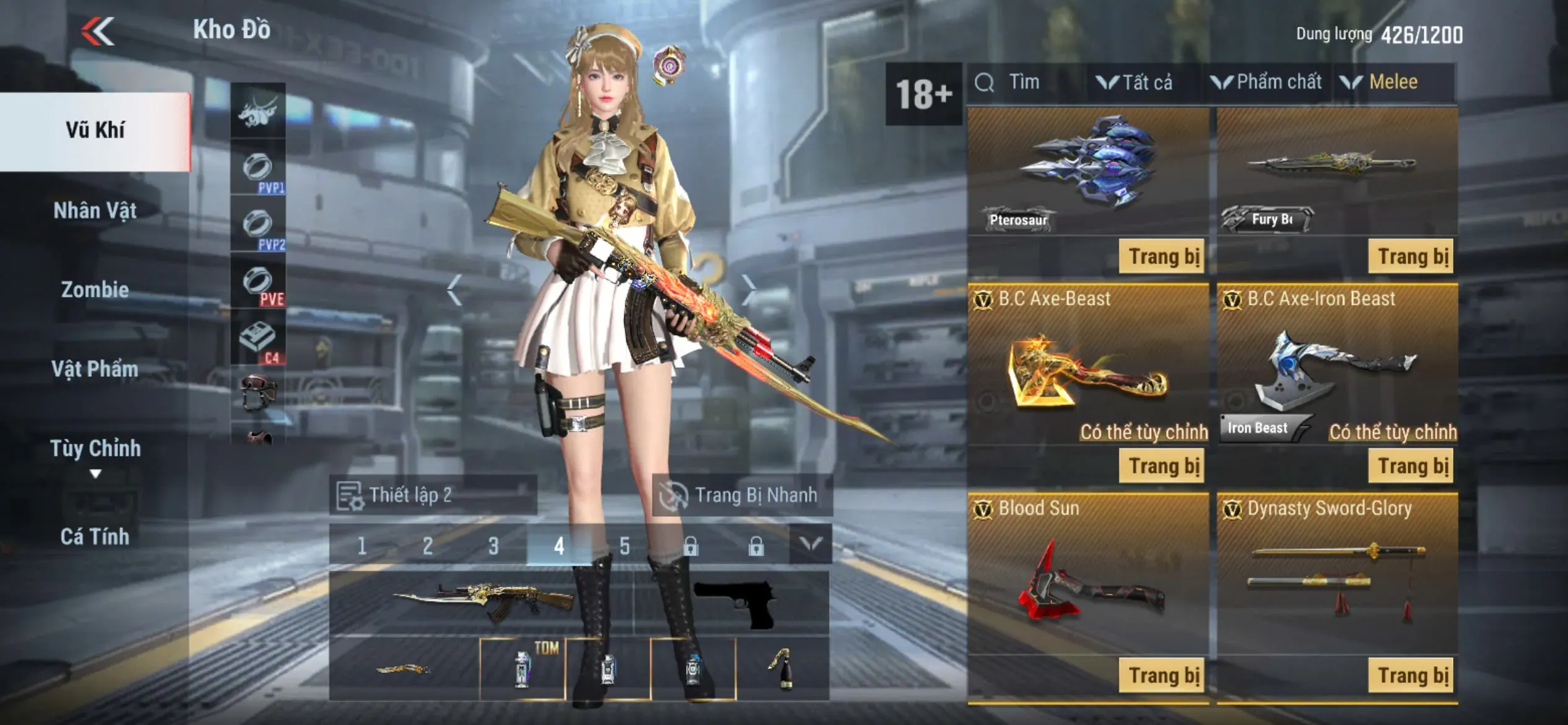Switch to the Cá Tính tab
1568x725 pixels.
click(95, 537)
